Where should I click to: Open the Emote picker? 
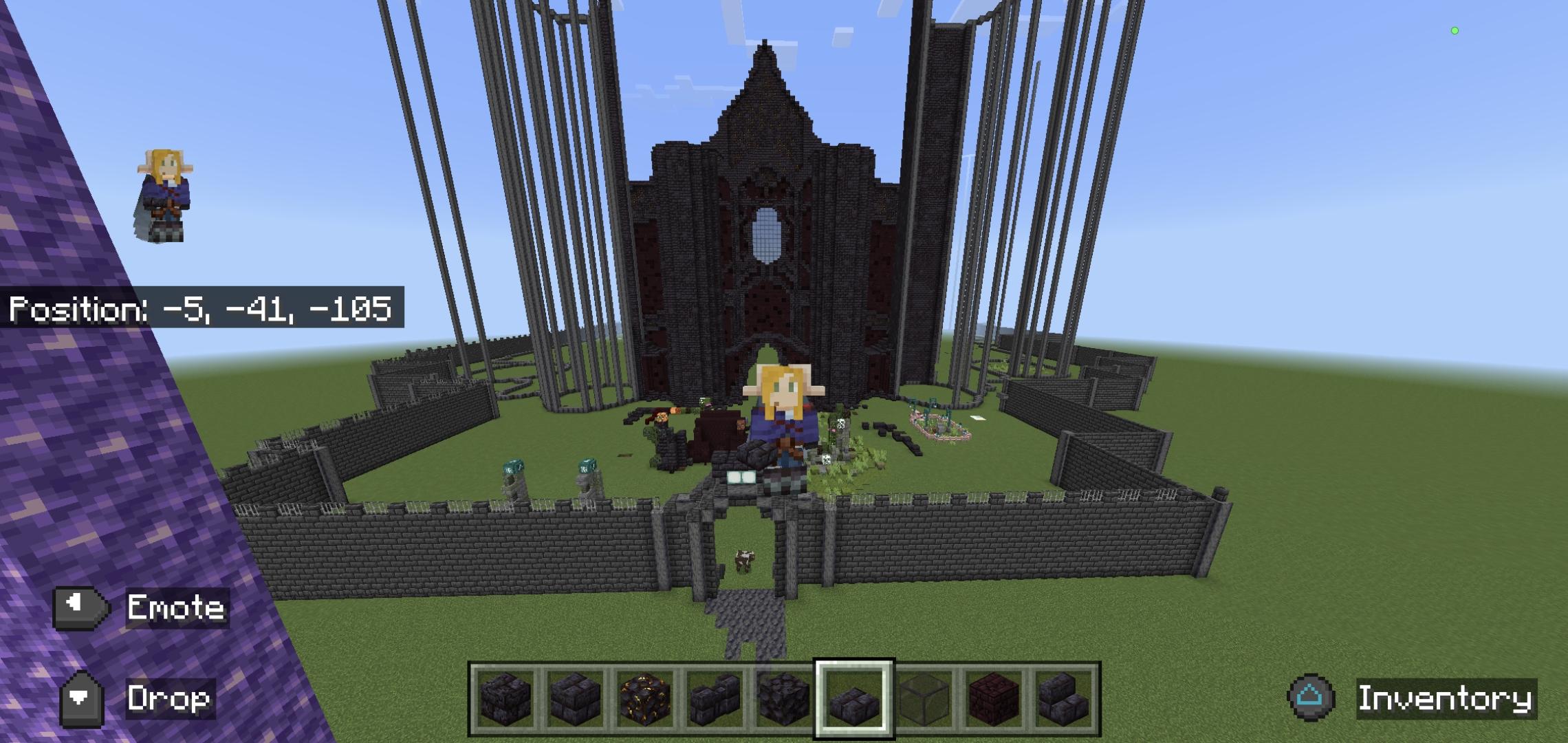coord(176,608)
